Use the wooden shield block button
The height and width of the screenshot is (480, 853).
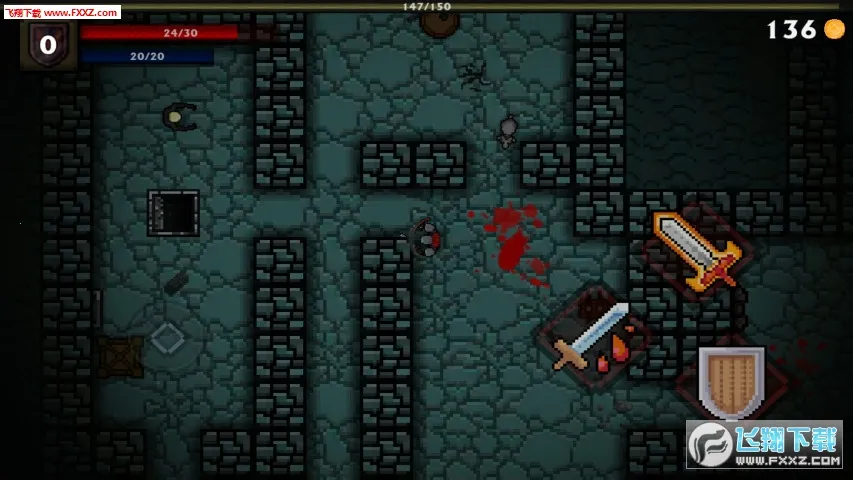(x=731, y=381)
